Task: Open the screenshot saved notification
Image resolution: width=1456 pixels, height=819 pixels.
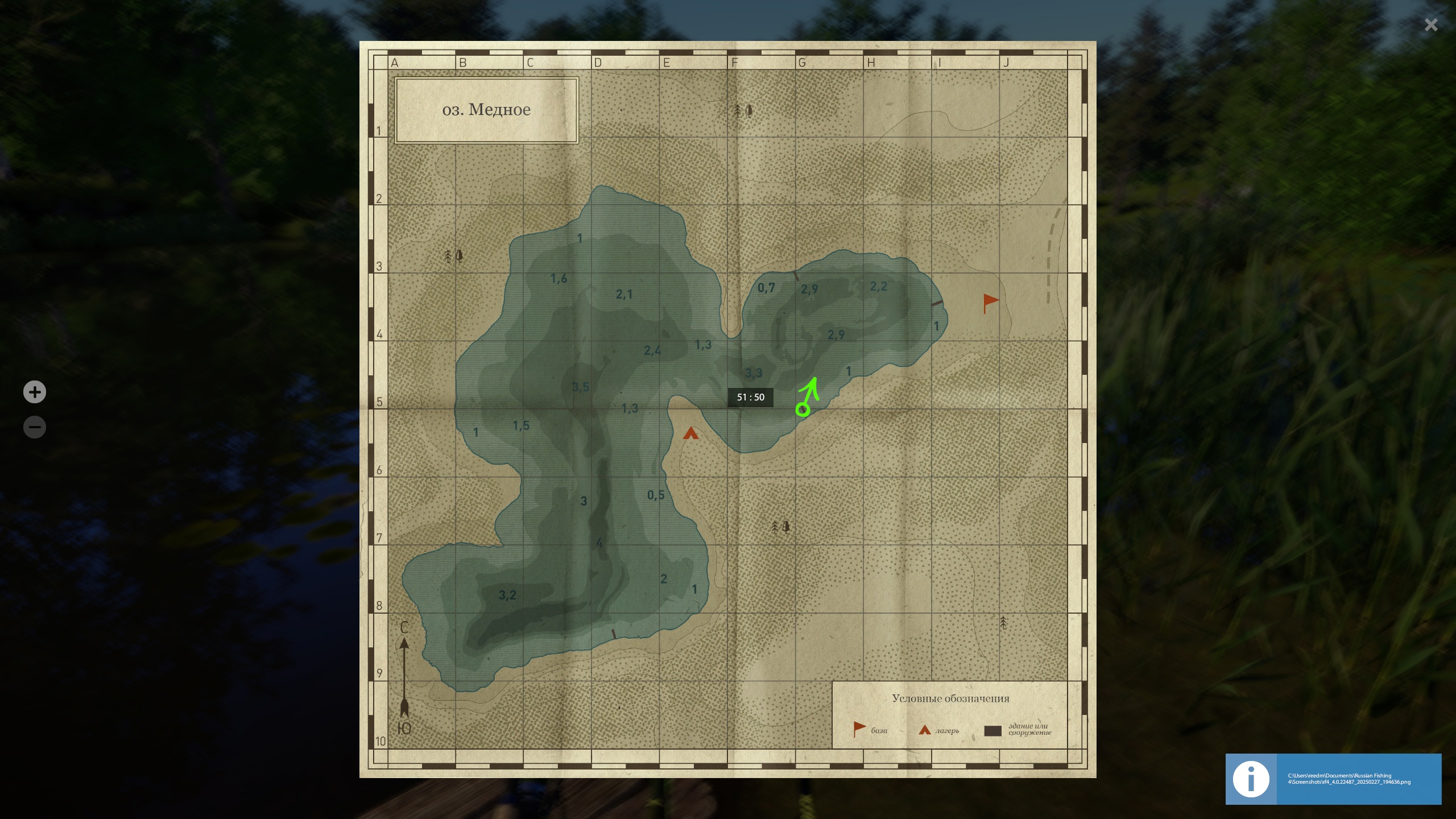Action: click(x=1333, y=779)
